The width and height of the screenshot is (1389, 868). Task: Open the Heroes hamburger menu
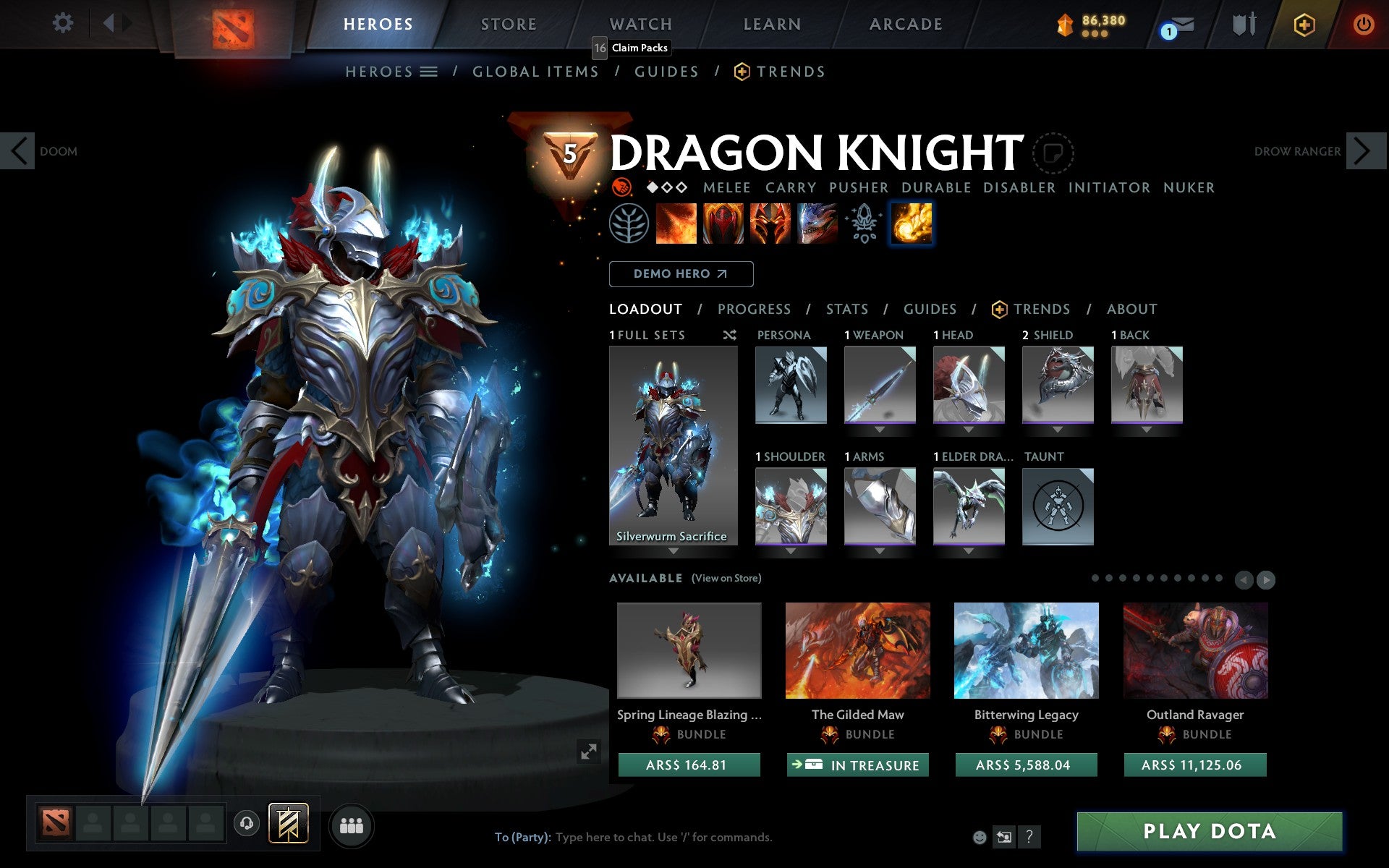coord(428,72)
